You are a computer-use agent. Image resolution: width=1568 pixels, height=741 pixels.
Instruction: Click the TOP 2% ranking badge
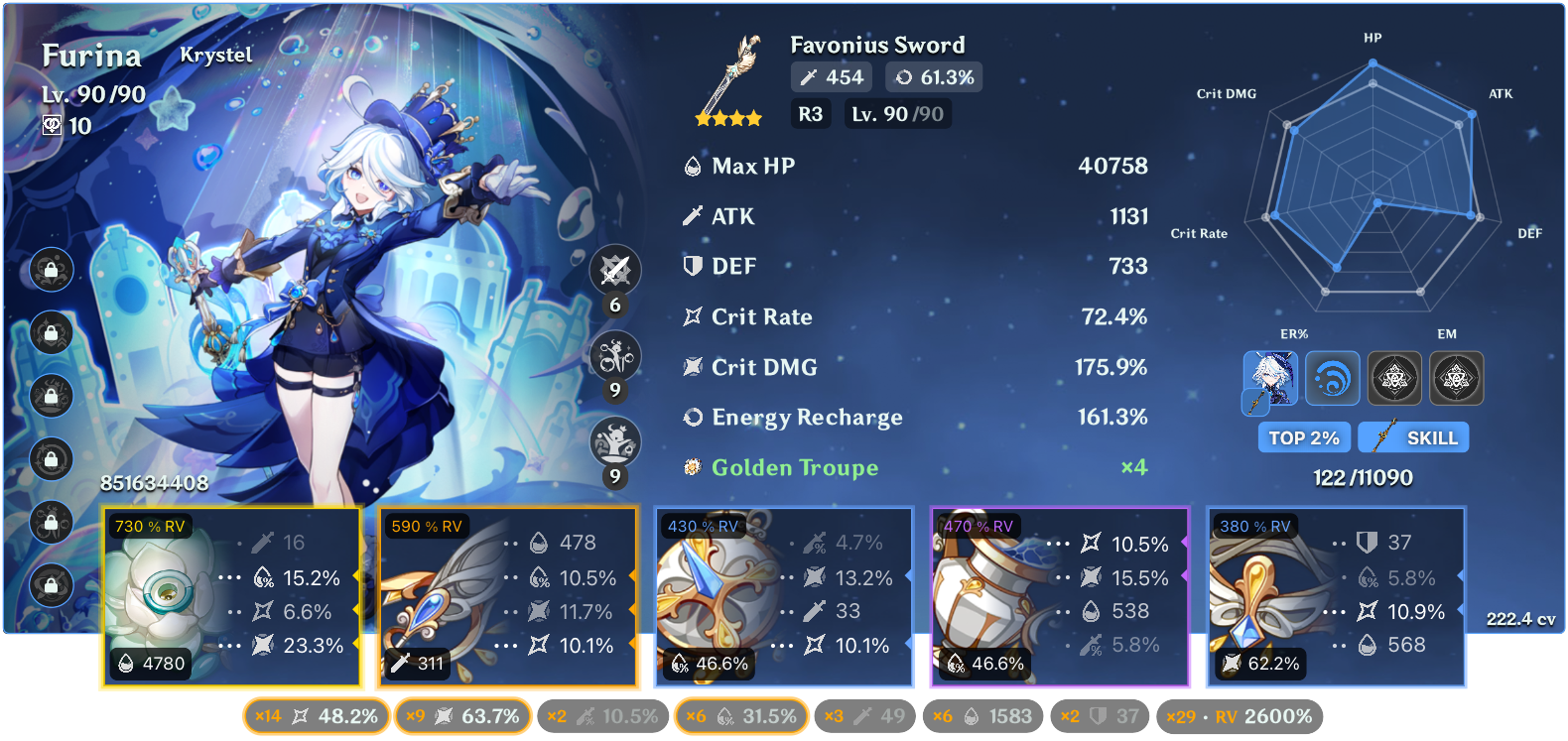point(1303,436)
